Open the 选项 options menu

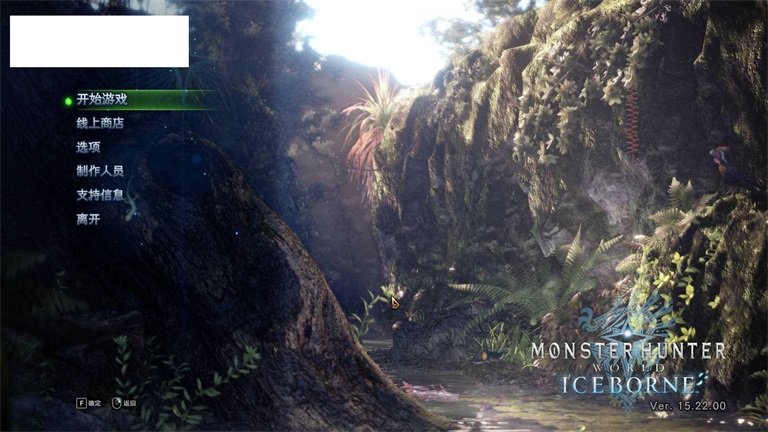point(88,147)
